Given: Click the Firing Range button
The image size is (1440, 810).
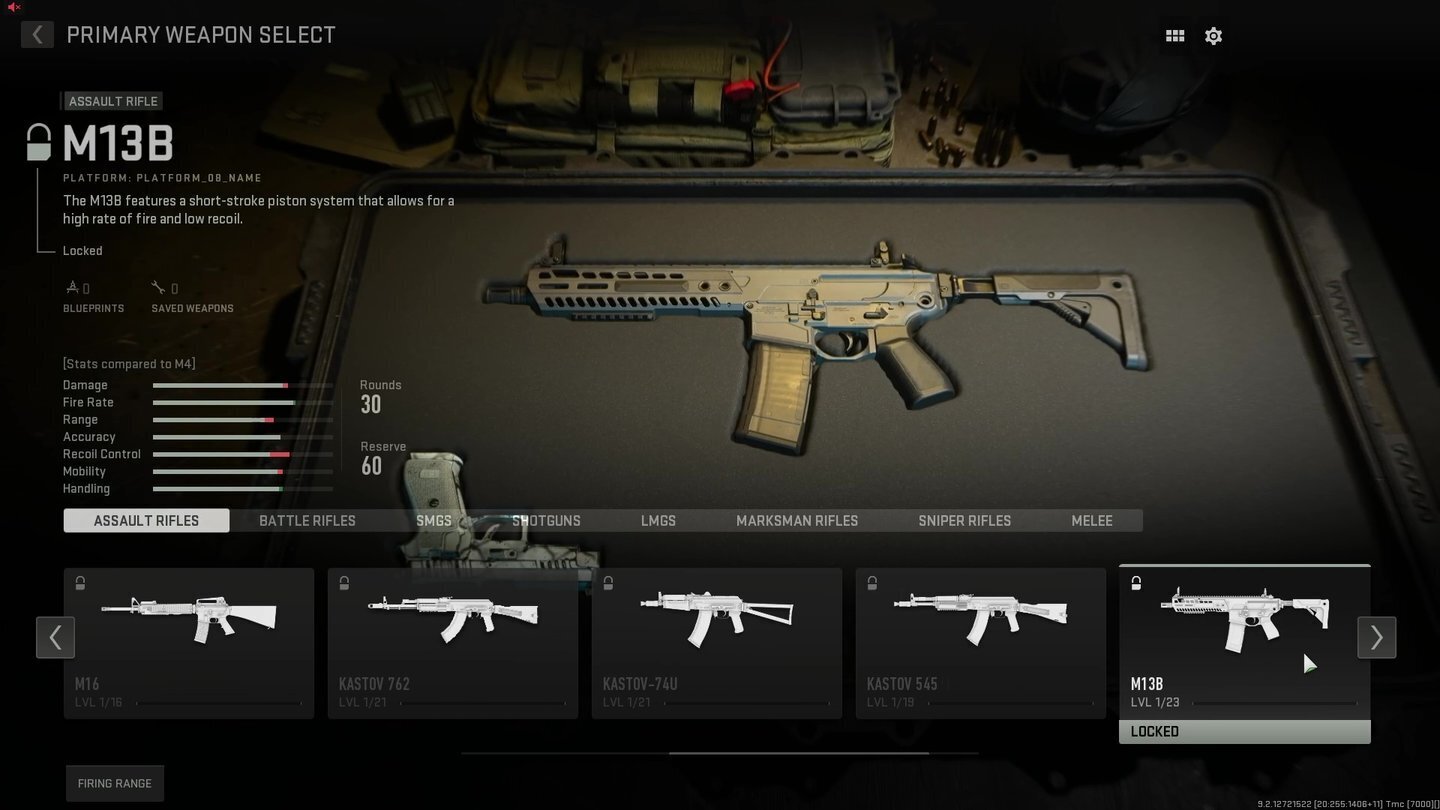Looking at the screenshot, I should click(114, 783).
